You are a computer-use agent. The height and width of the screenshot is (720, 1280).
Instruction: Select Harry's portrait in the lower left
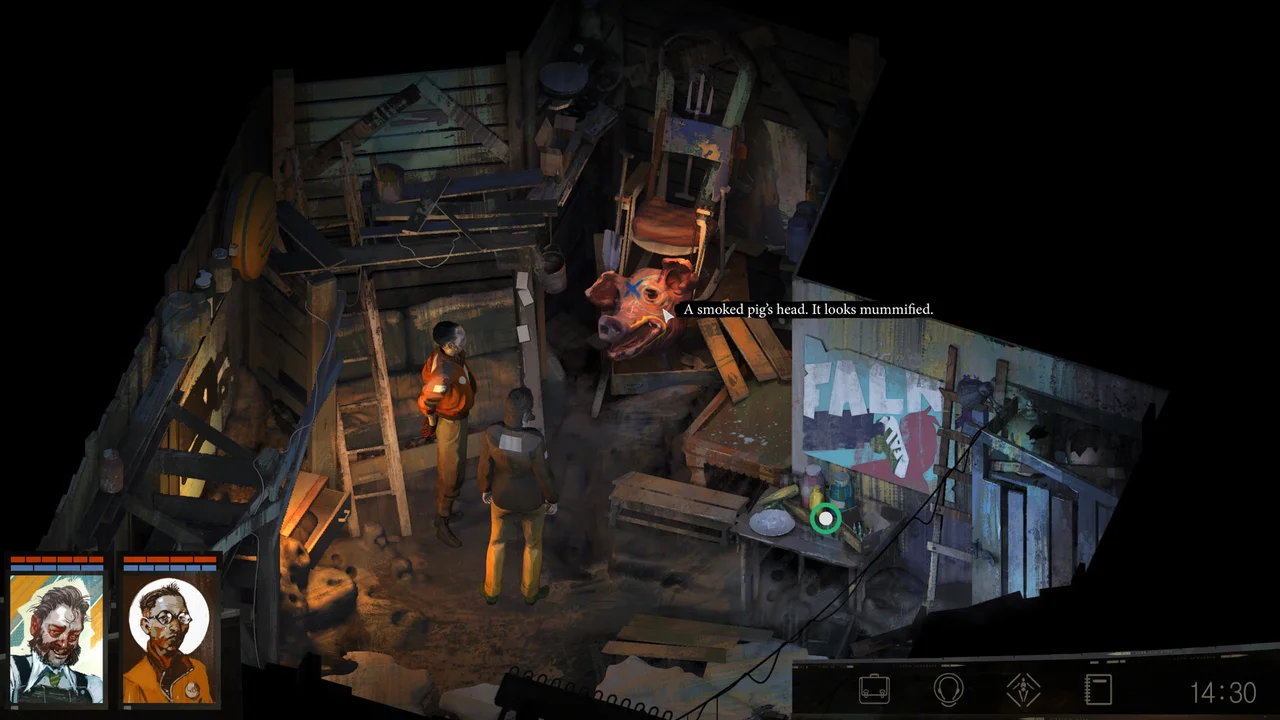click(x=57, y=640)
